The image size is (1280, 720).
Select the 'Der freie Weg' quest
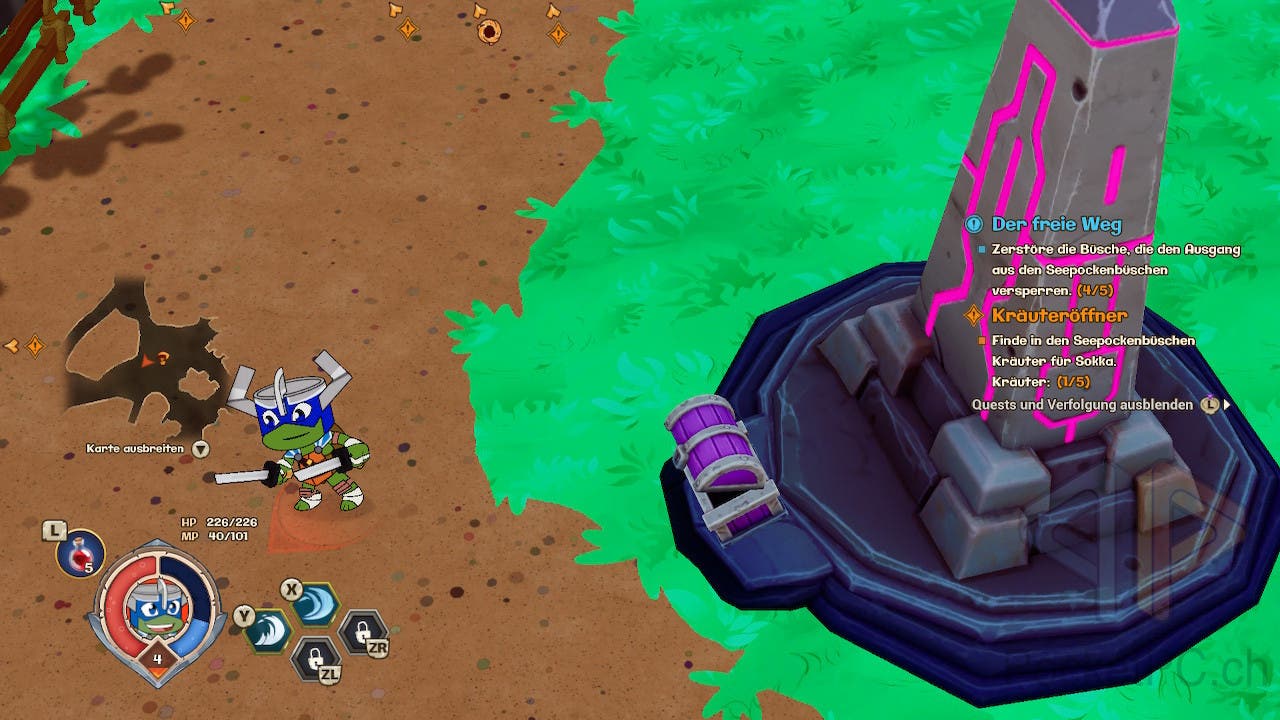[x=1056, y=225]
